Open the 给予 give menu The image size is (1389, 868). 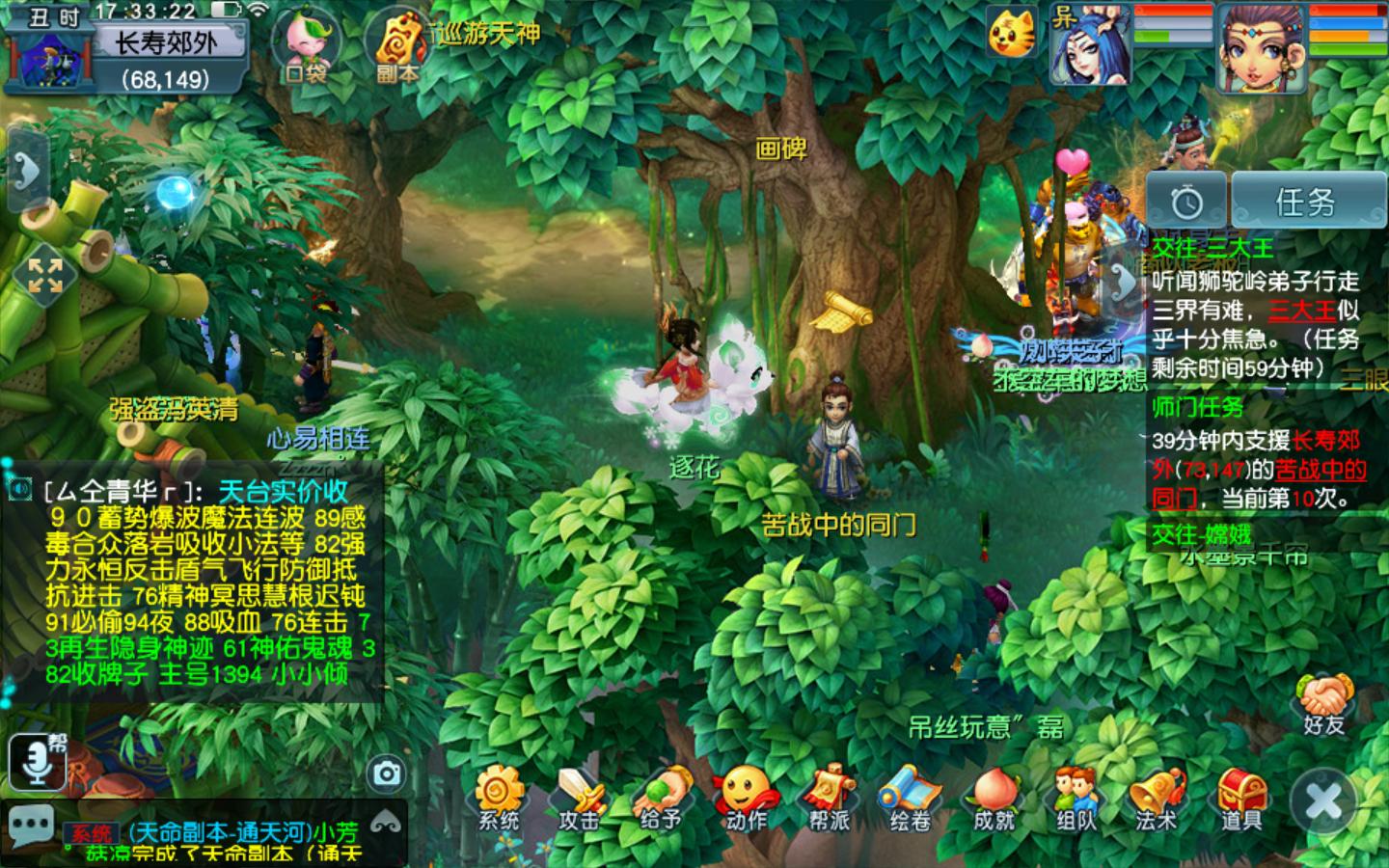pos(662,798)
